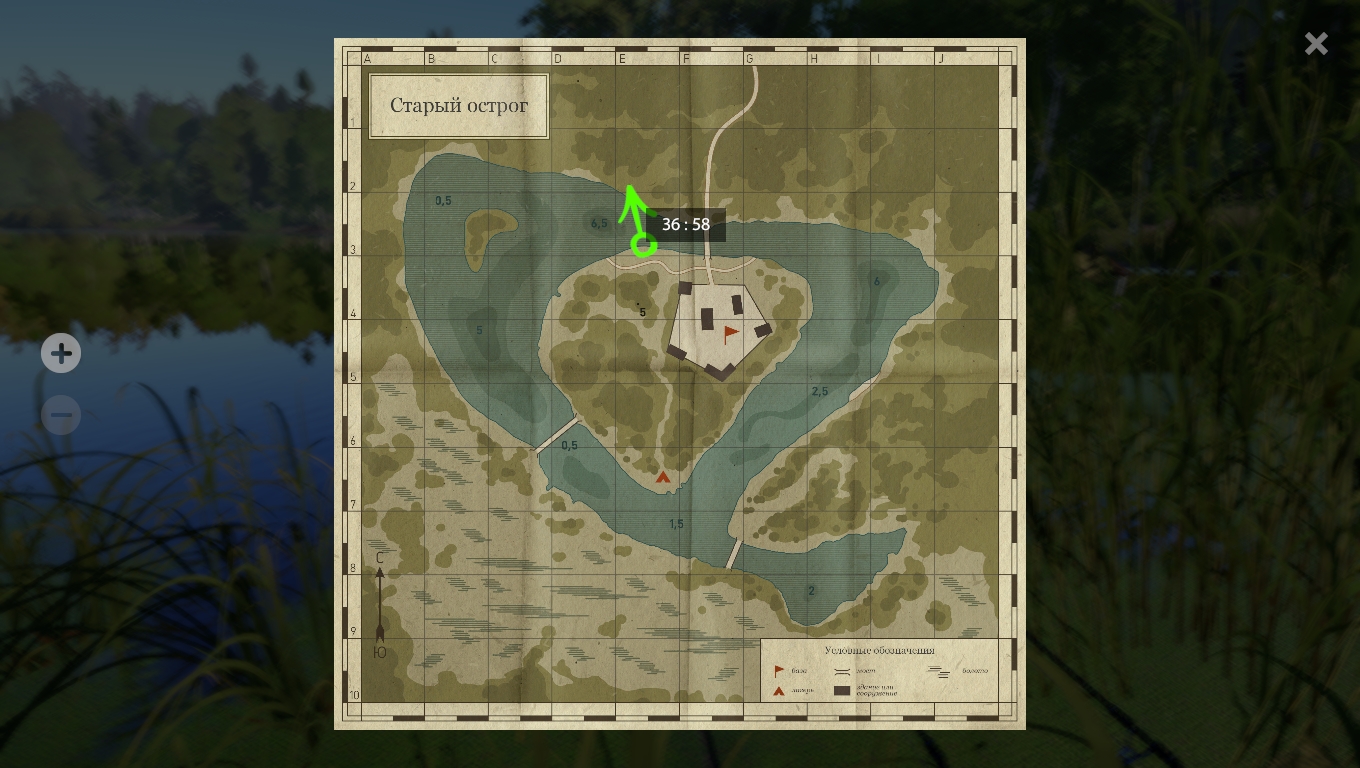Zoom in the map with plus button
Screen dimensions: 1360x768
(x=61, y=353)
